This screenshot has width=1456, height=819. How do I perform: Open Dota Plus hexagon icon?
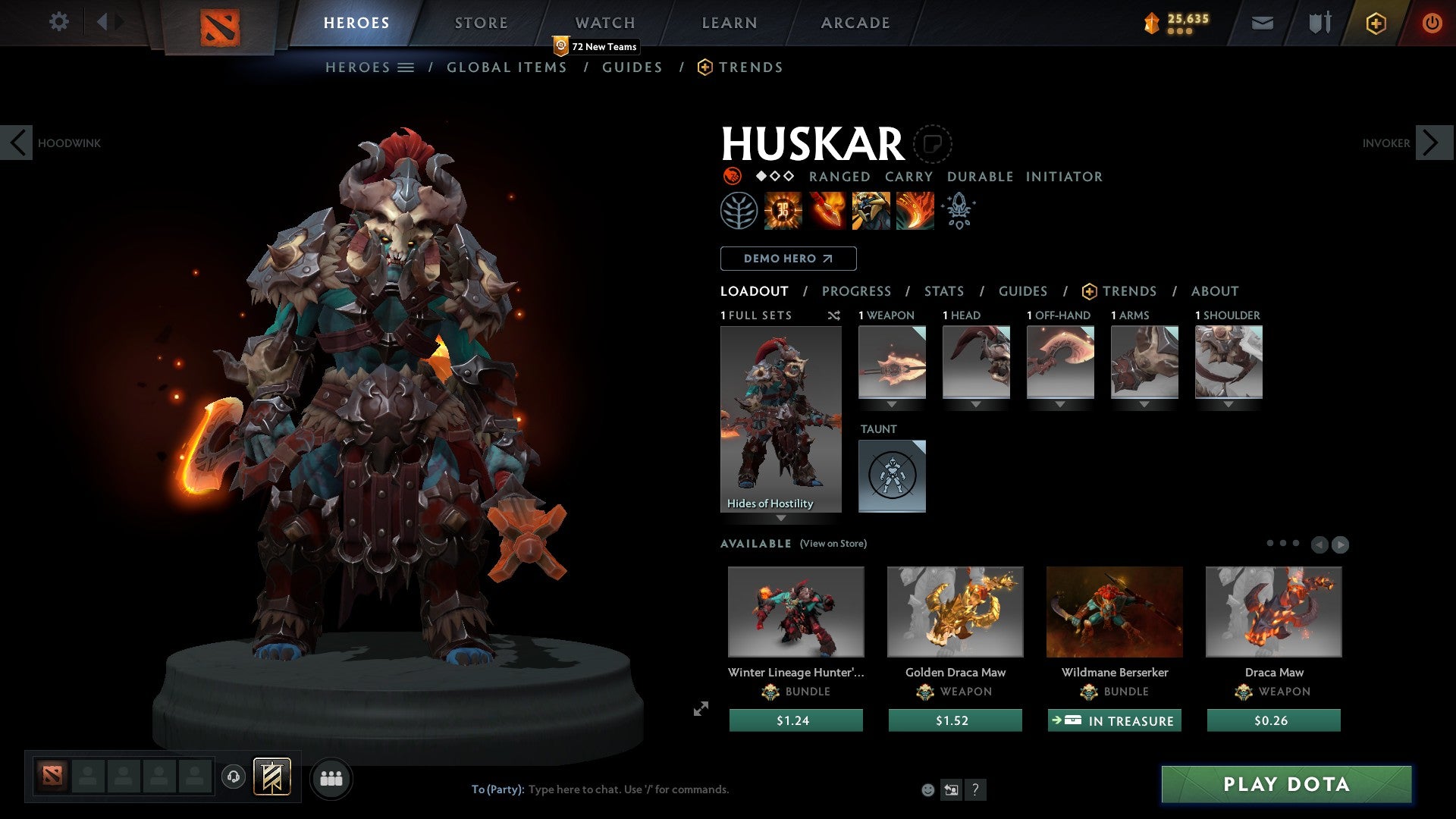pos(1376,23)
